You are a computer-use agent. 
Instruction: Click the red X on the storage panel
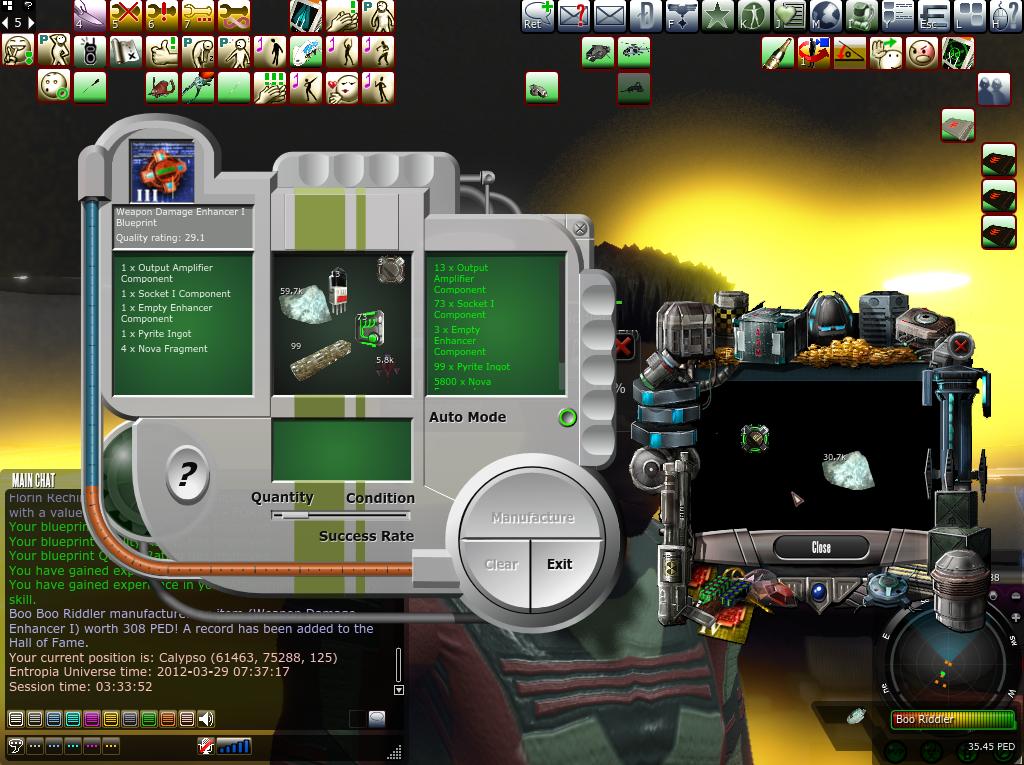(x=960, y=347)
